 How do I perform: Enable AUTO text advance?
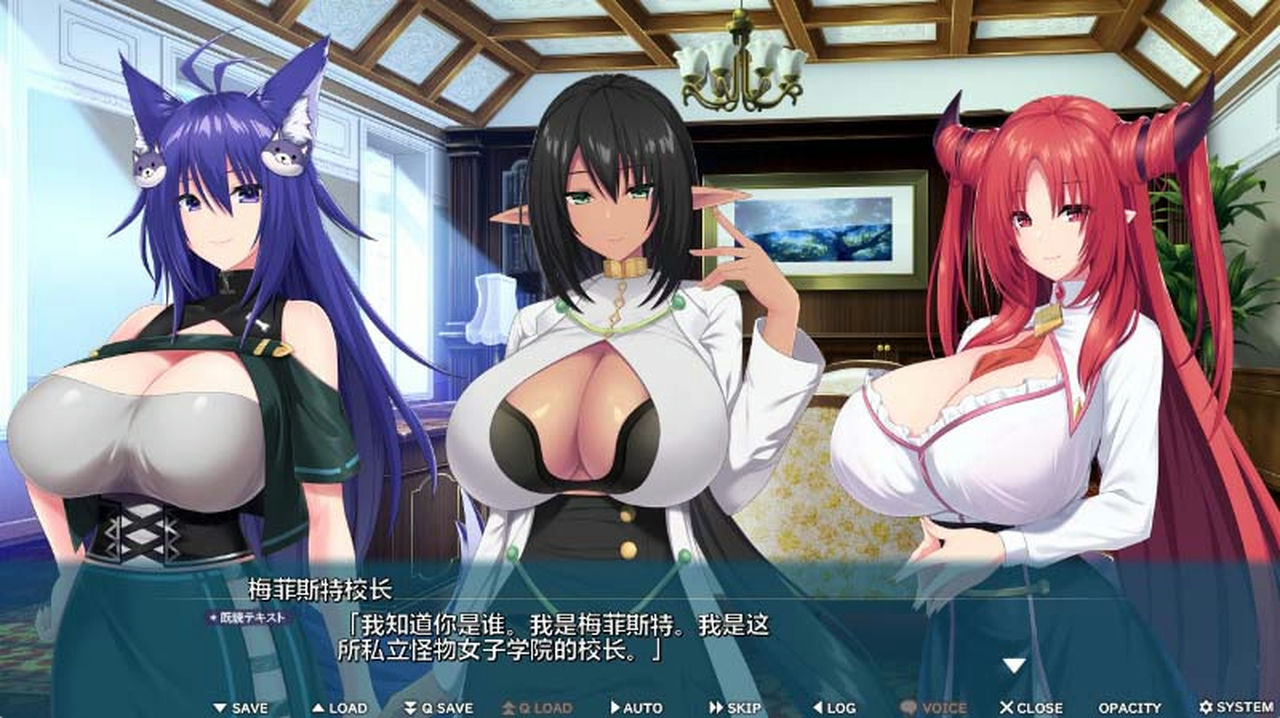[x=636, y=707]
